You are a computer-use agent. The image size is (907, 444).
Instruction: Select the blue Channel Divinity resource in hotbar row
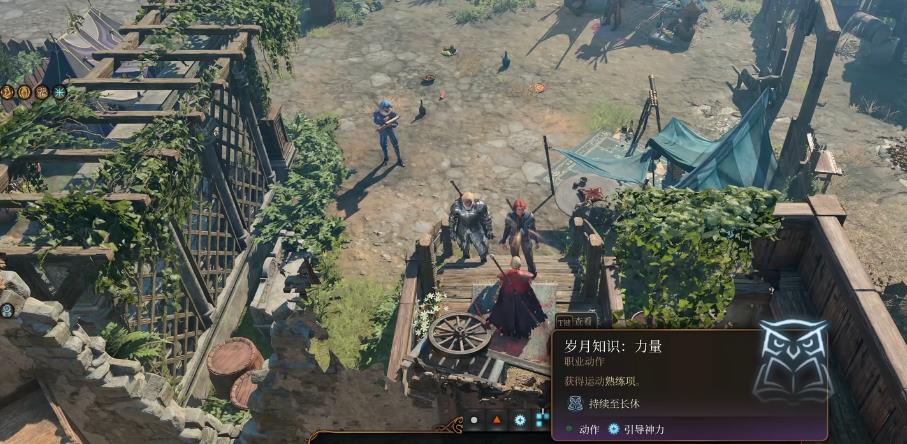point(520,420)
